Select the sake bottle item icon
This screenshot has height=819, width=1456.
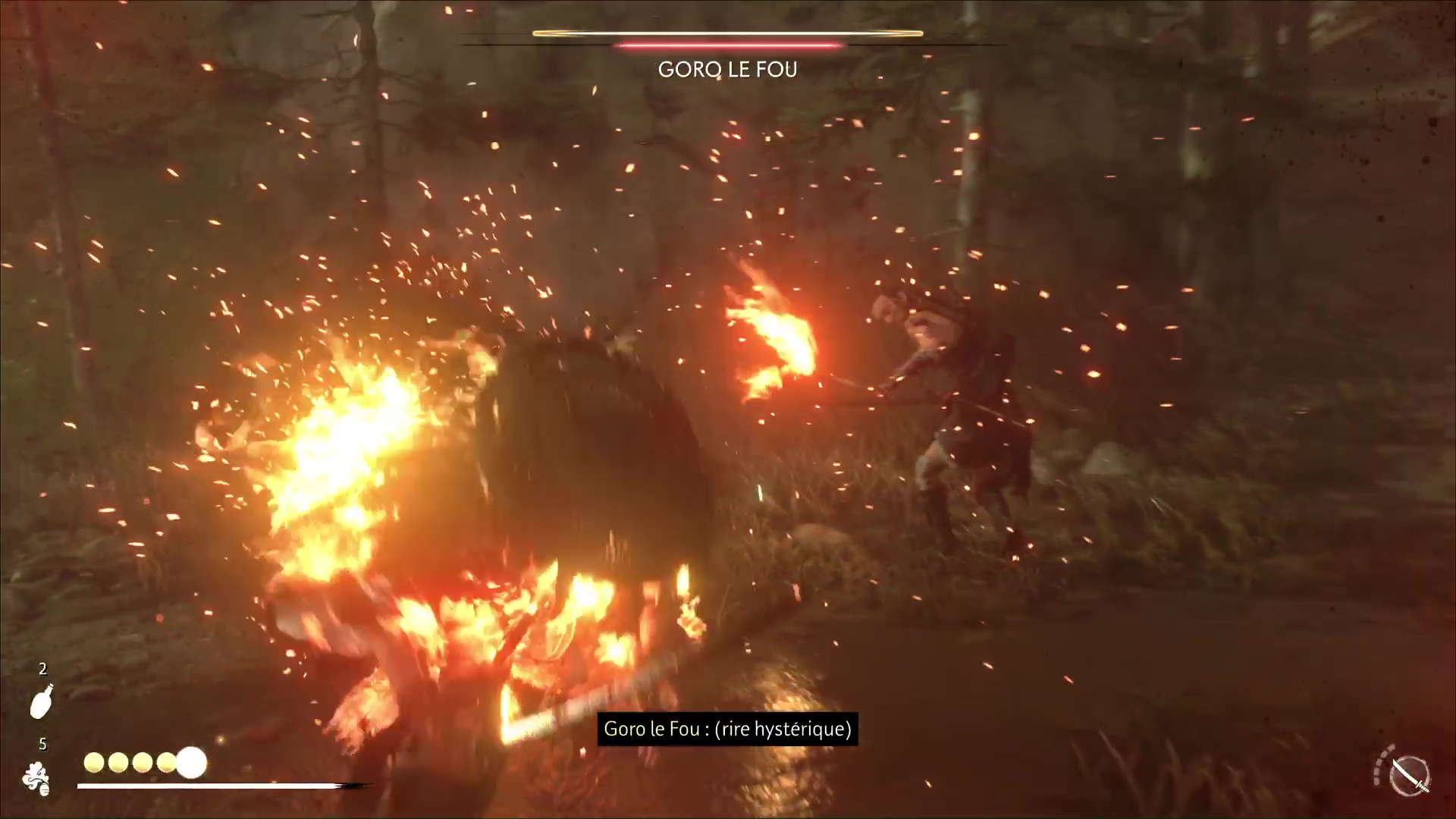pos(42,701)
